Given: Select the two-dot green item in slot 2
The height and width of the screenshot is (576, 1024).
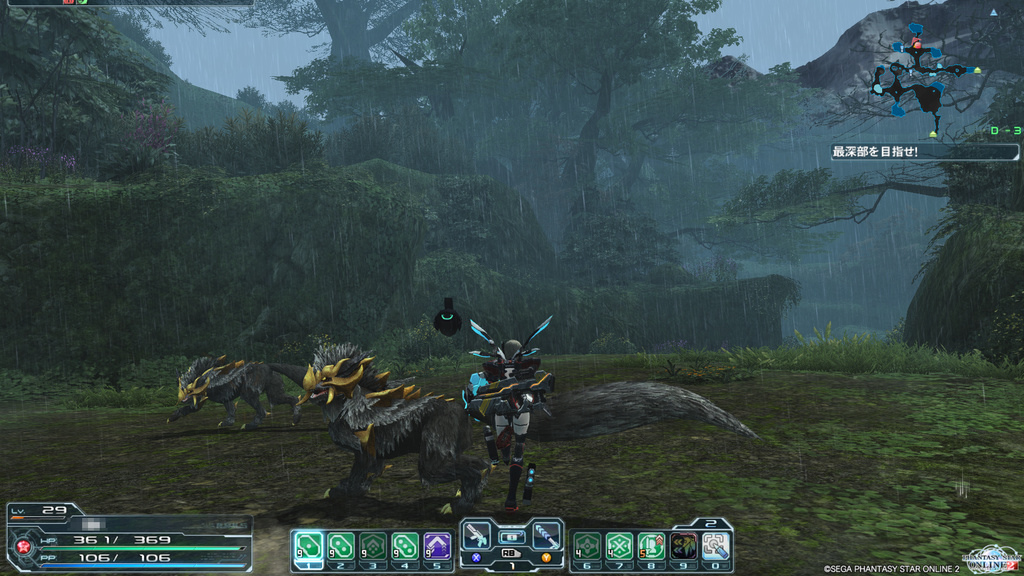Looking at the screenshot, I should point(341,546).
